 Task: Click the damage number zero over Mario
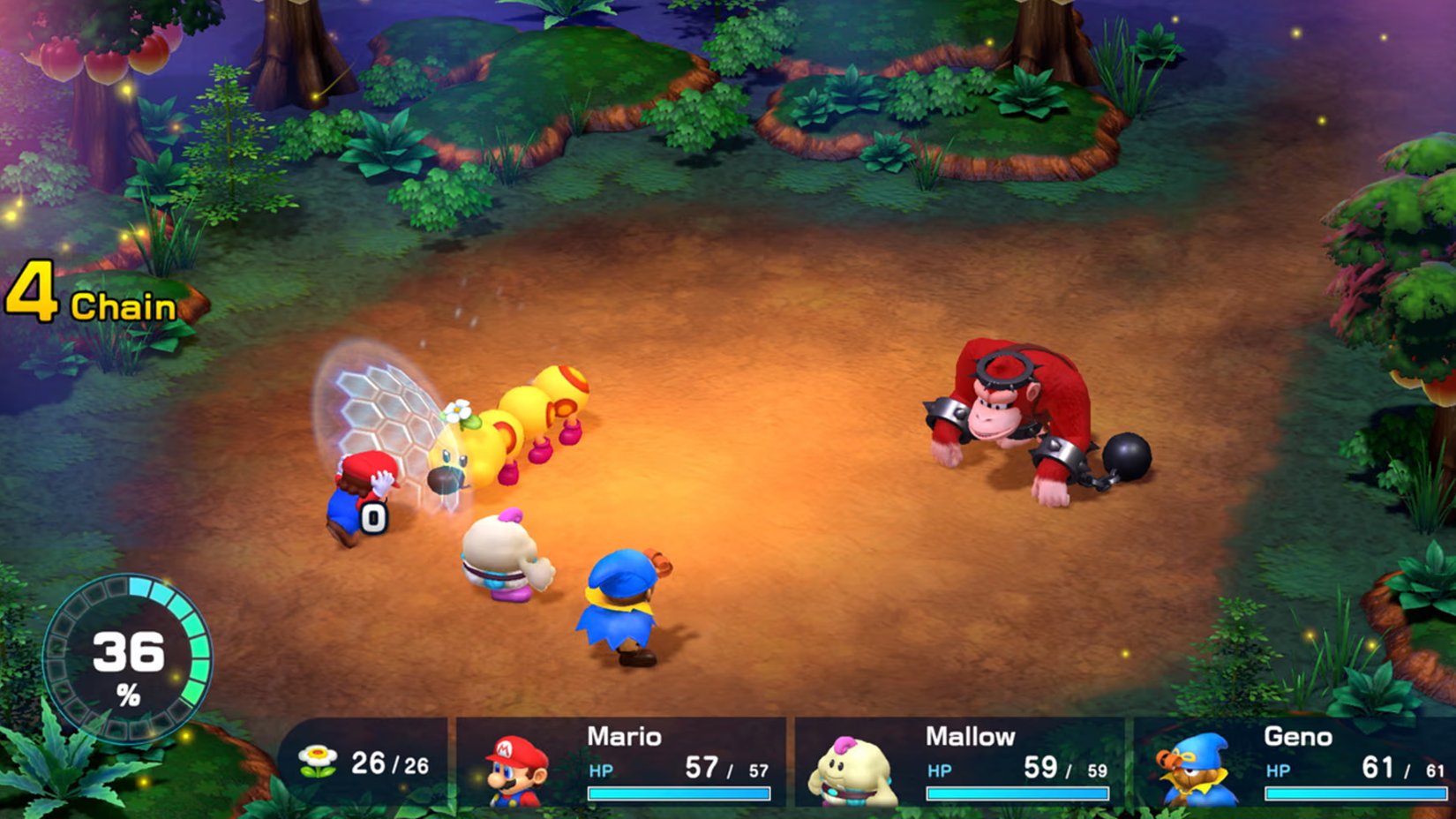375,517
